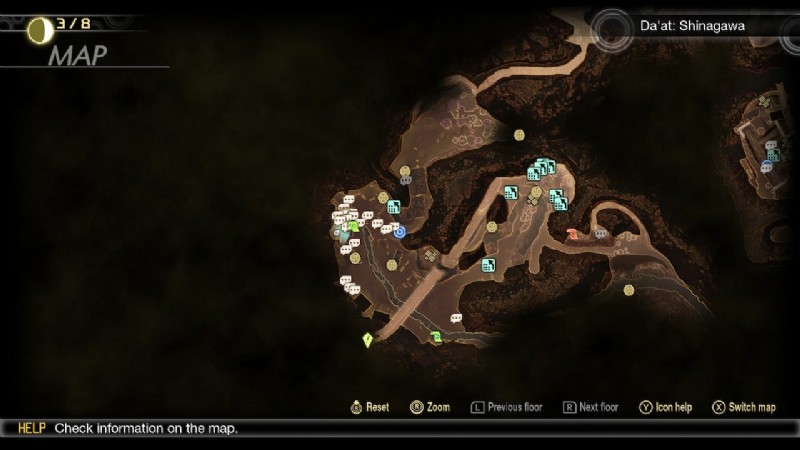Select the gold four-dot cluster marker near the bridge

(x=431, y=256)
